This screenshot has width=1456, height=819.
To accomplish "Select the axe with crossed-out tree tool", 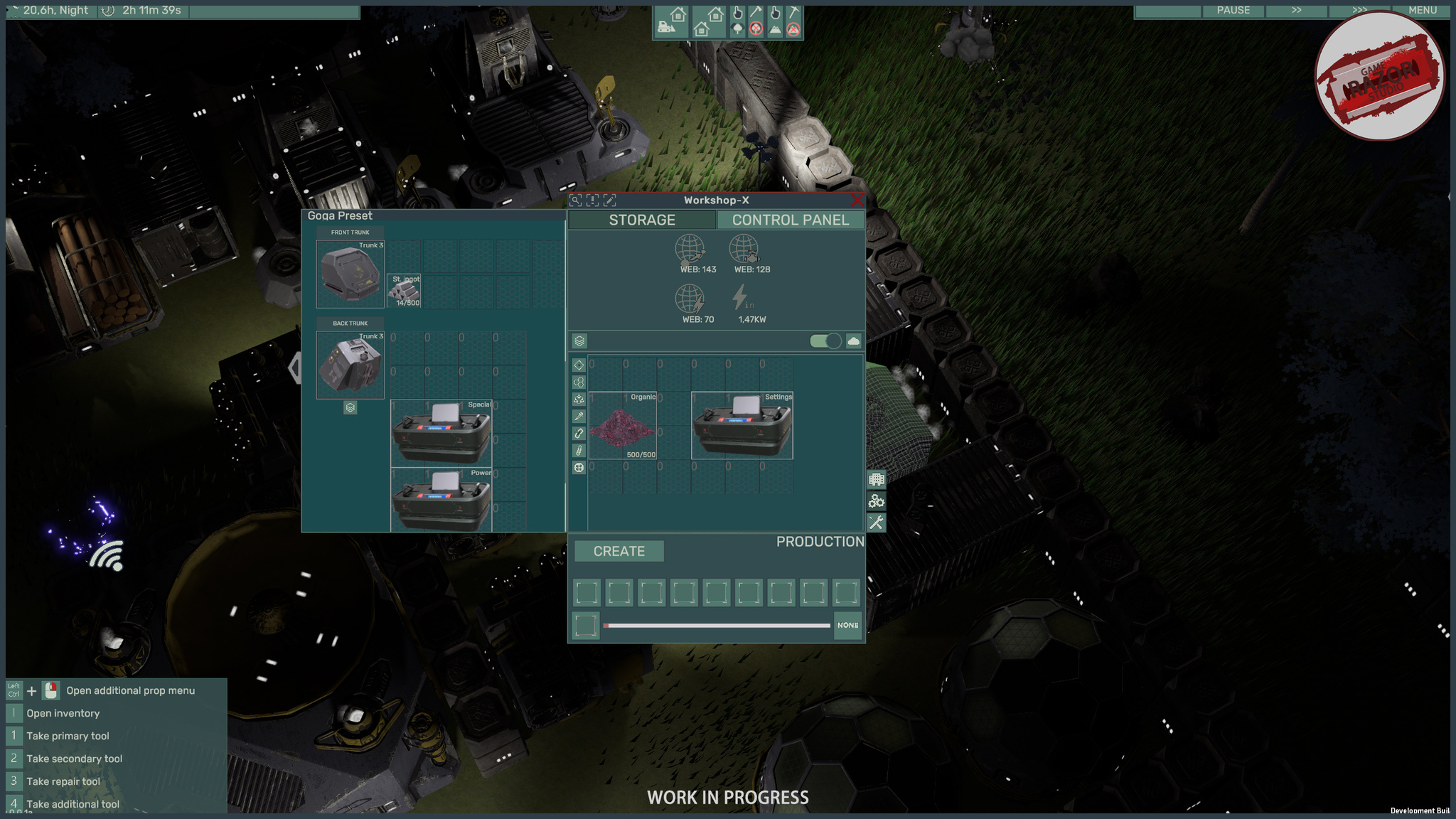I will pos(756,21).
